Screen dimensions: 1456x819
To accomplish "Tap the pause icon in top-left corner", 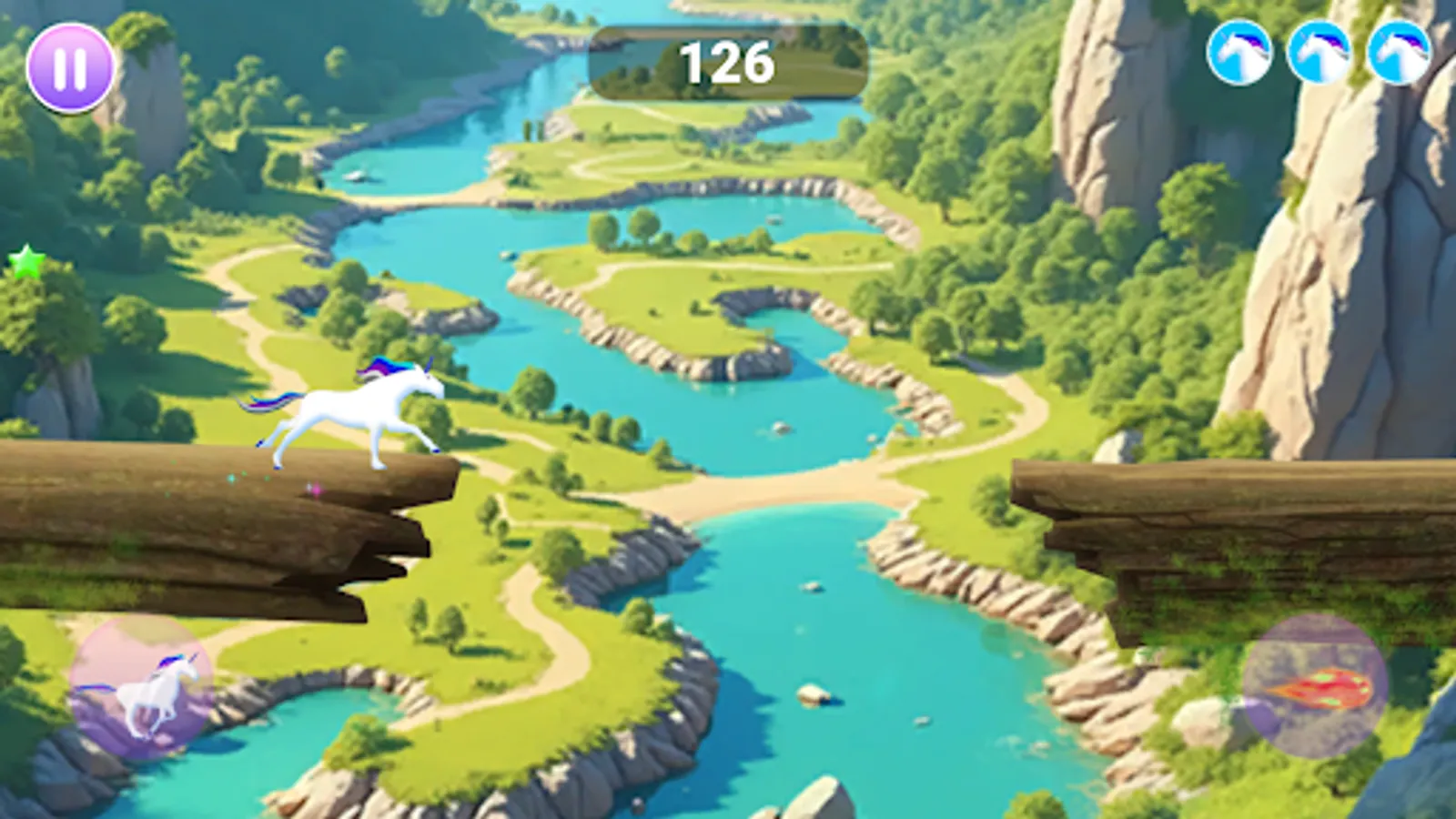I will click(69, 66).
